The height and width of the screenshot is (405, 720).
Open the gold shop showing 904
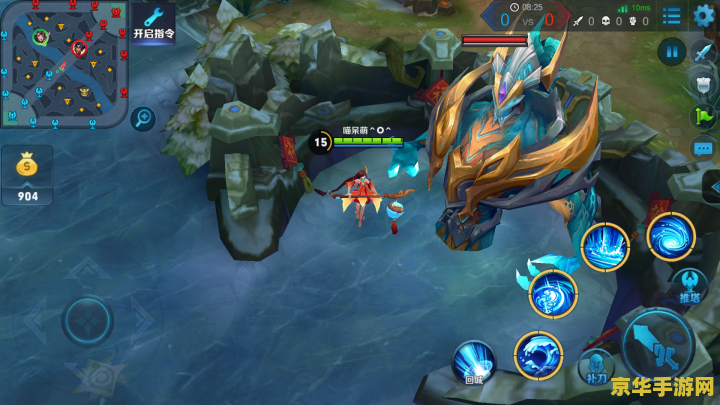(x=27, y=176)
